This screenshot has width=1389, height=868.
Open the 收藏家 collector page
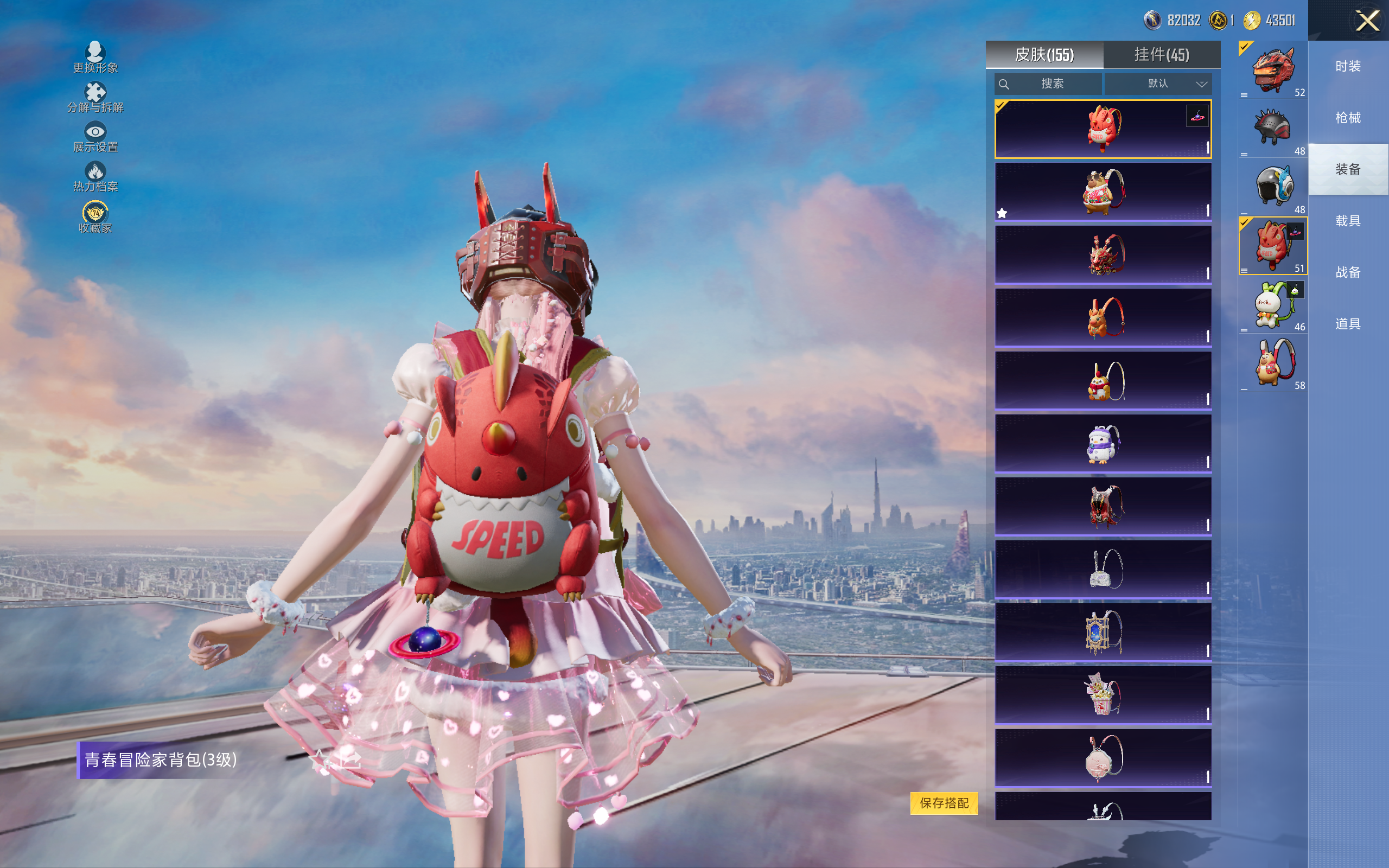pyautogui.click(x=95, y=217)
